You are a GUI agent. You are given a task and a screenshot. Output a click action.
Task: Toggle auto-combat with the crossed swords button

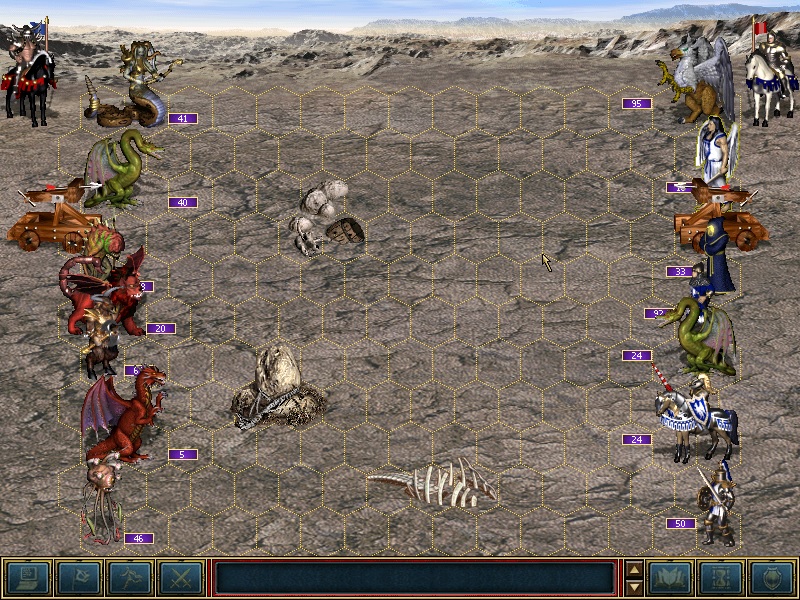[x=181, y=577]
